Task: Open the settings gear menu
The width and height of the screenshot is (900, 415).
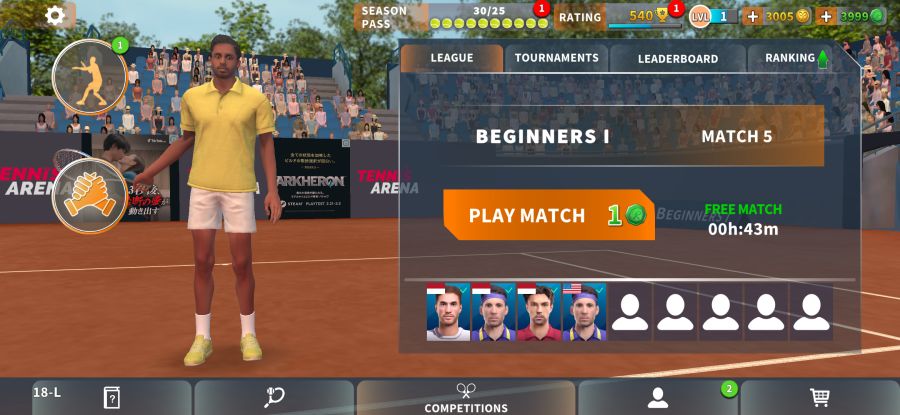Action: [55, 15]
